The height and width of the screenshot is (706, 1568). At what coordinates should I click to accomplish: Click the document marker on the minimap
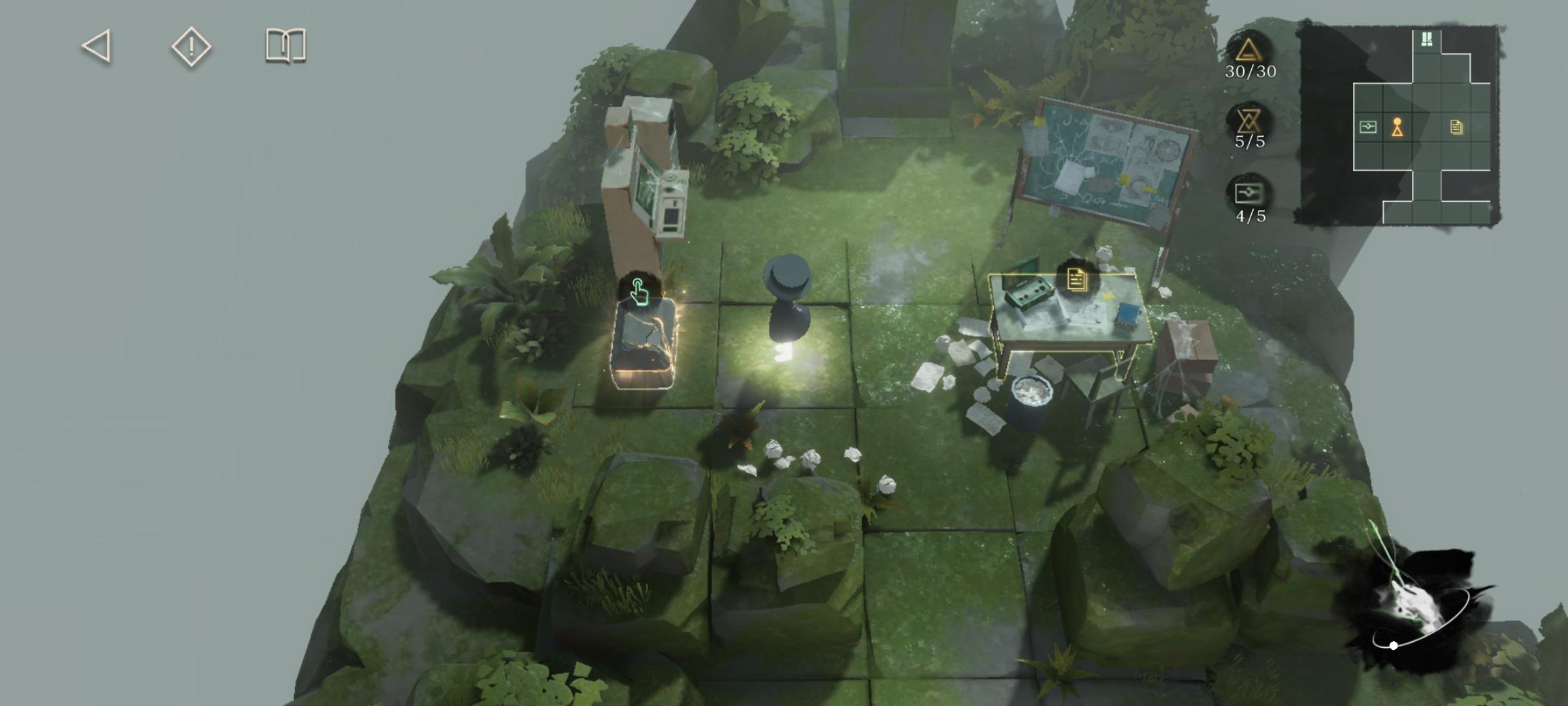1456,127
